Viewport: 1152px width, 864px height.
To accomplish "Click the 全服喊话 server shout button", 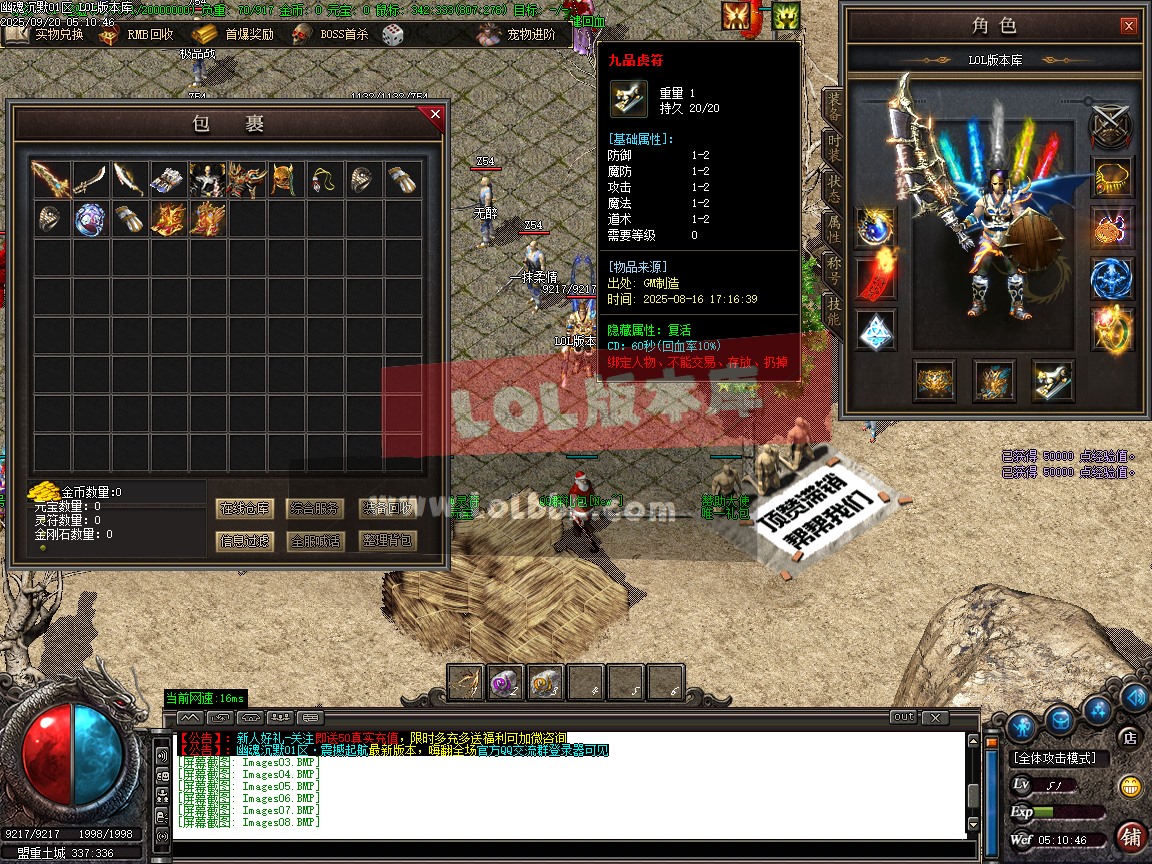I will pos(315,541).
